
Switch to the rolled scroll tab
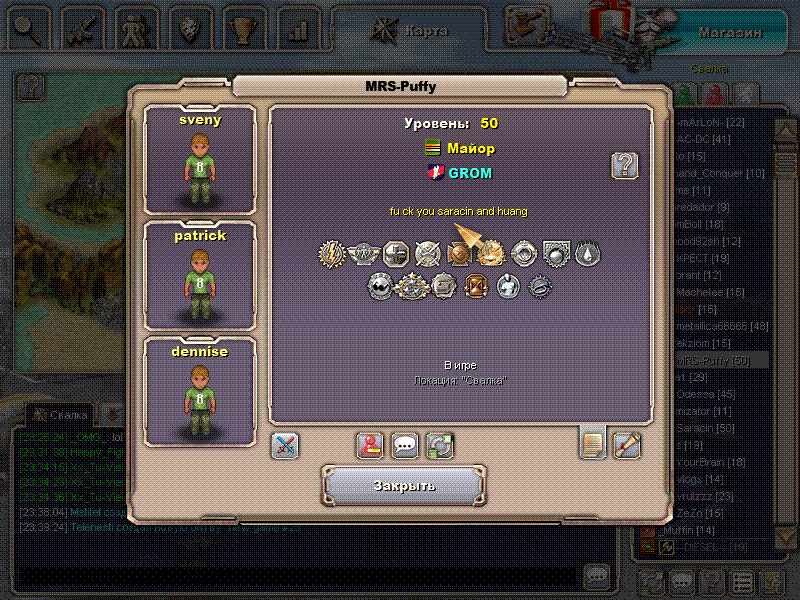[627, 444]
